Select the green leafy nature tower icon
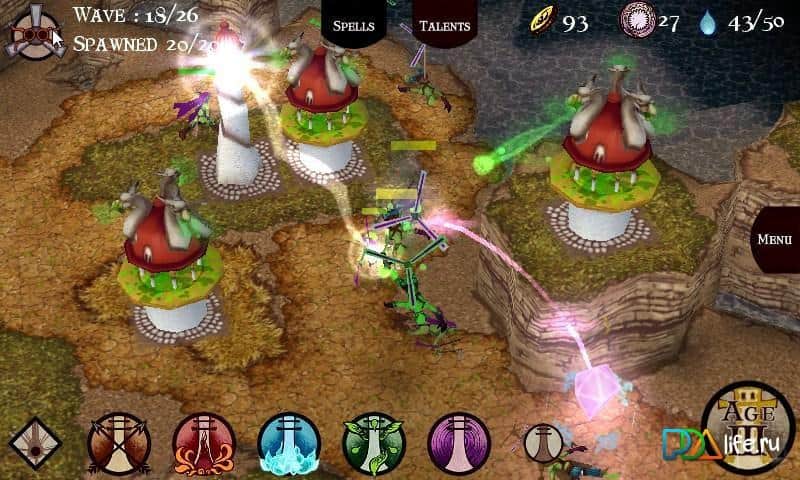The width and height of the screenshot is (800, 480). coord(374,442)
